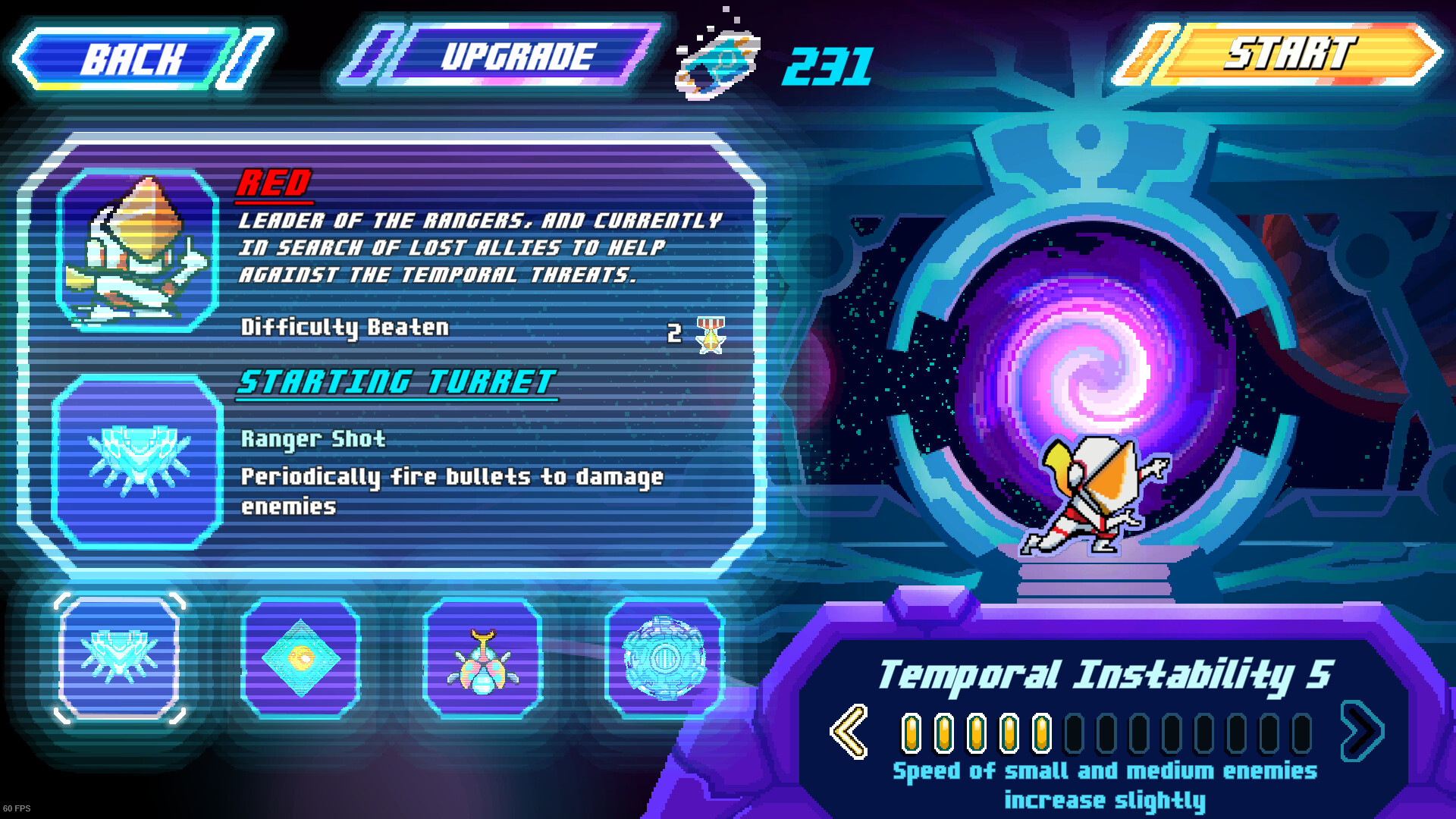1456x819 pixels.
Task: Select the wasp creature turret icon
Action: pos(484,658)
